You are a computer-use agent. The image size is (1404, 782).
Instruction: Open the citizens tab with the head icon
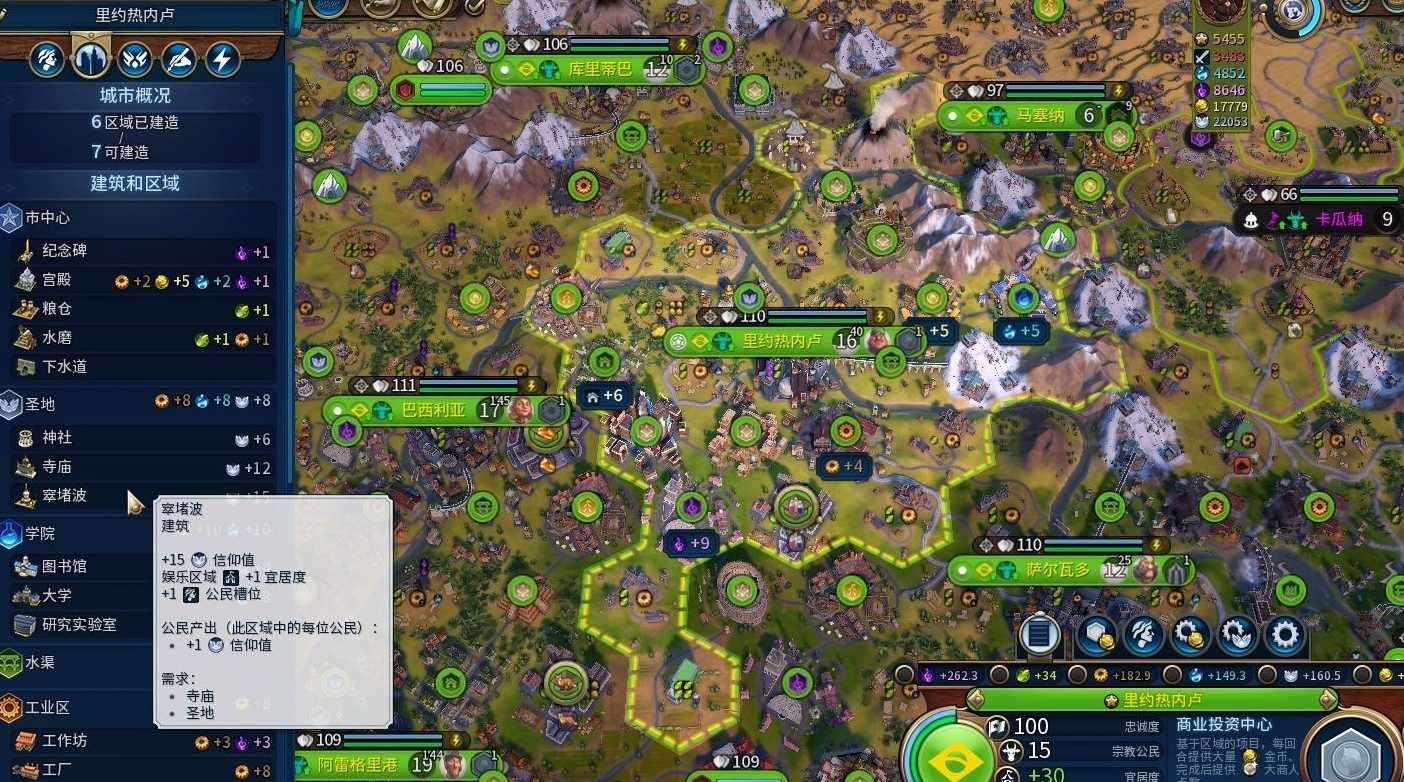(x=46, y=59)
